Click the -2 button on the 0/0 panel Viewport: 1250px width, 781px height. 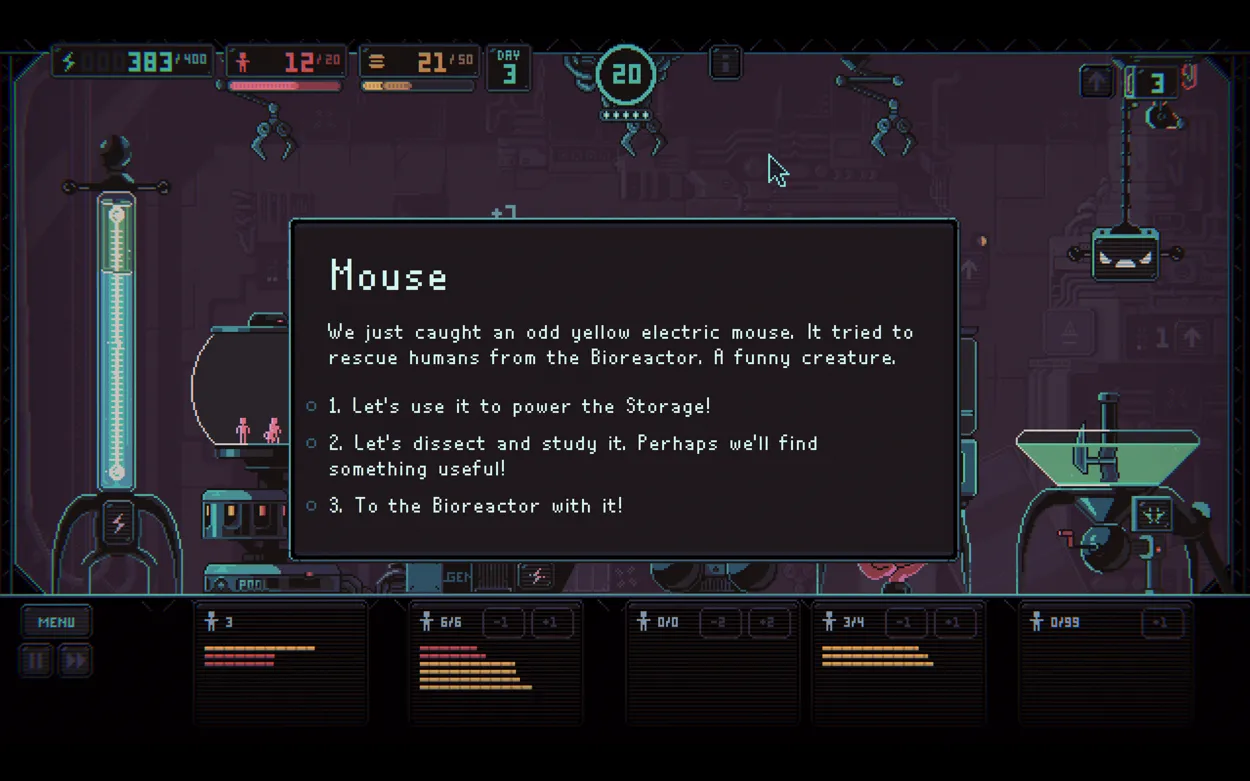[x=718, y=623]
